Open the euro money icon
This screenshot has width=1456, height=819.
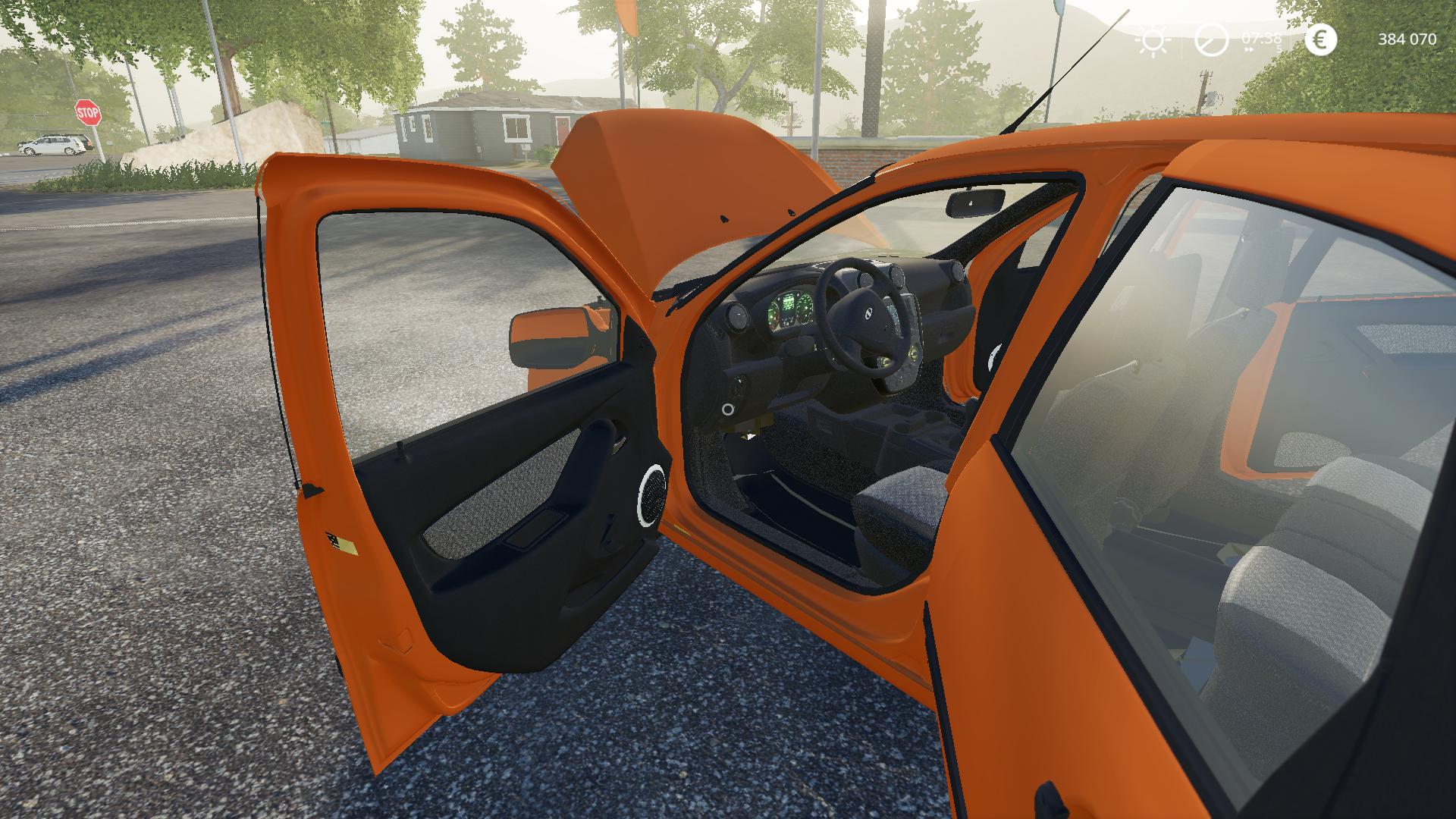point(1320,40)
